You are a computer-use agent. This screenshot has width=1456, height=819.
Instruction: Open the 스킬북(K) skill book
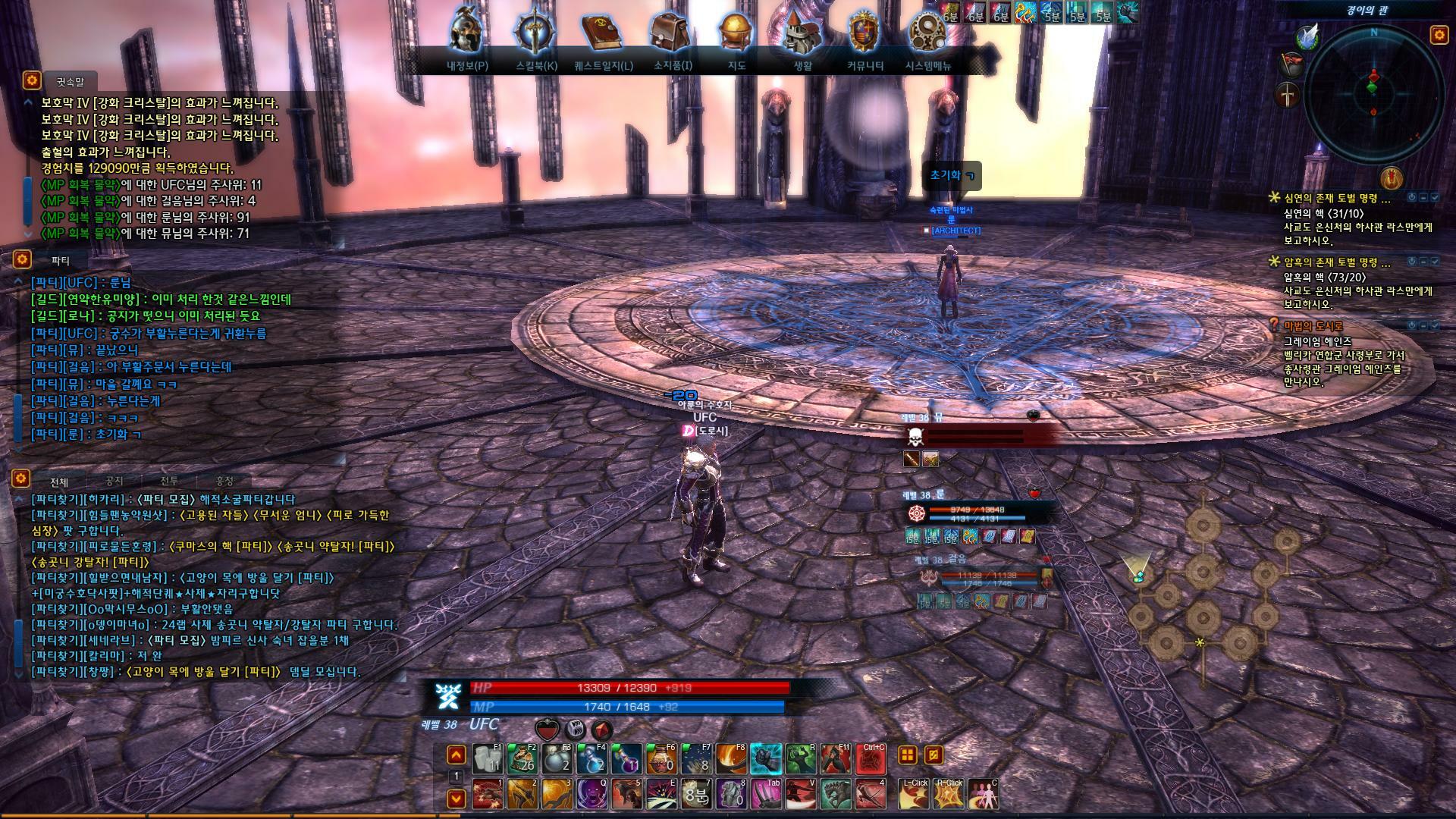click(x=535, y=36)
